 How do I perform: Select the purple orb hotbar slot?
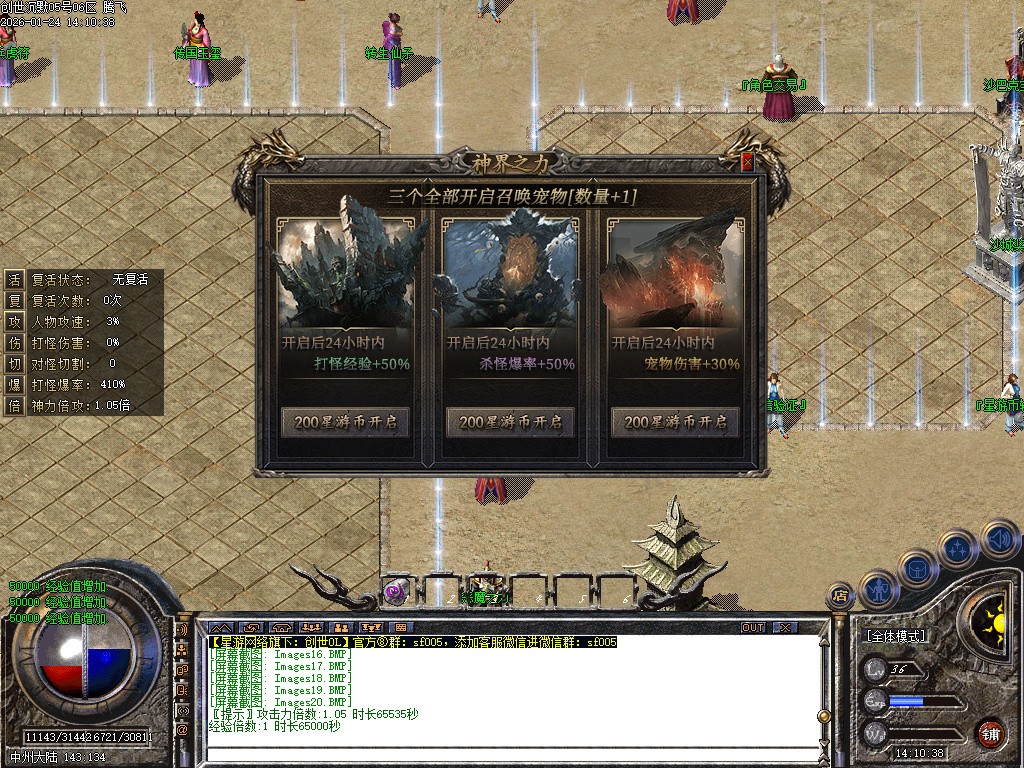pos(396,591)
